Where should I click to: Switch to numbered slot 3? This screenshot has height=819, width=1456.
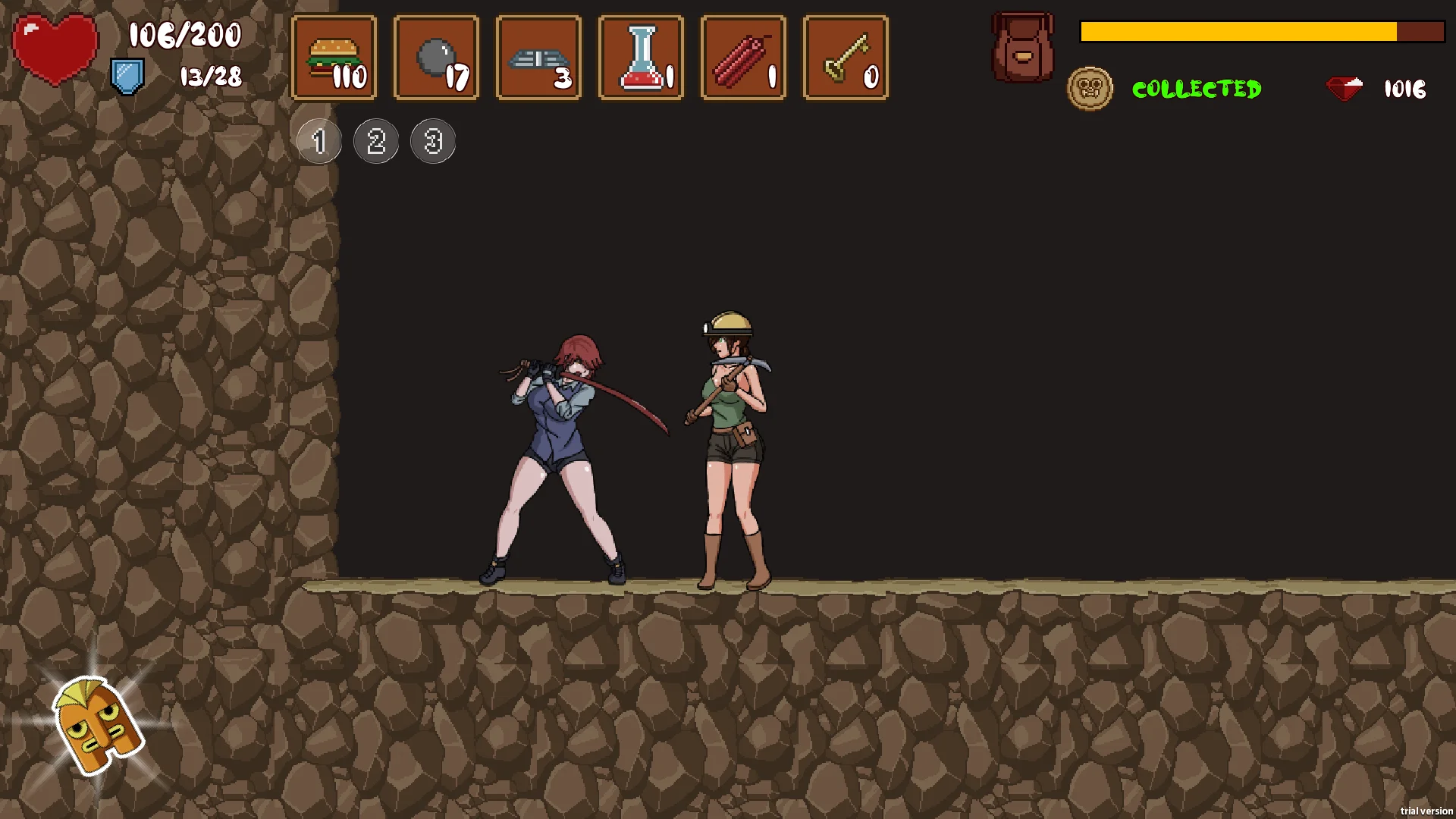click(x=433, y=141)
